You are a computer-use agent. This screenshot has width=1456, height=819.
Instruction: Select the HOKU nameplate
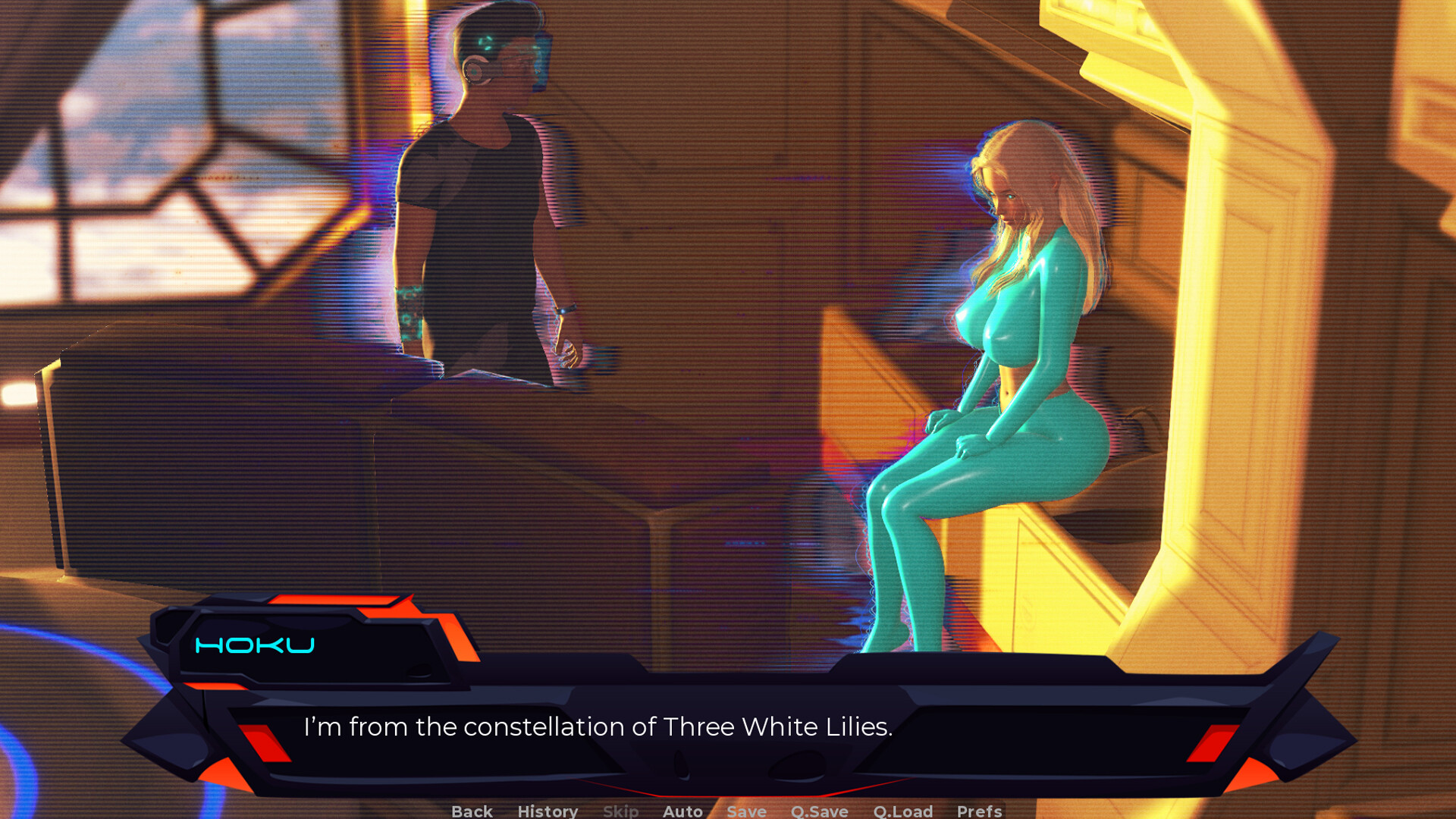[x=255, y=646]
